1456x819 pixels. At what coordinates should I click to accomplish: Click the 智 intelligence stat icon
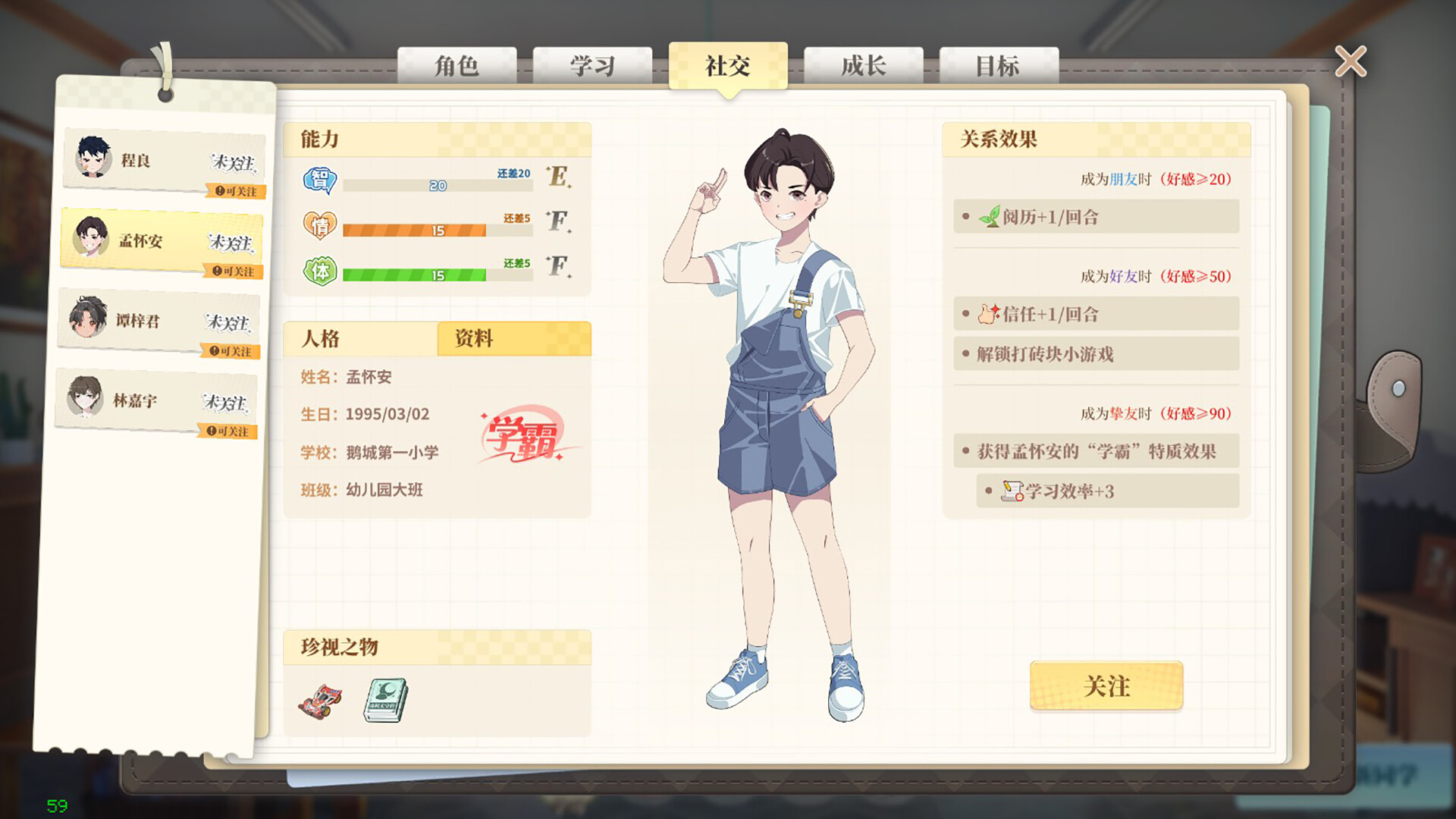click(322, 180)
